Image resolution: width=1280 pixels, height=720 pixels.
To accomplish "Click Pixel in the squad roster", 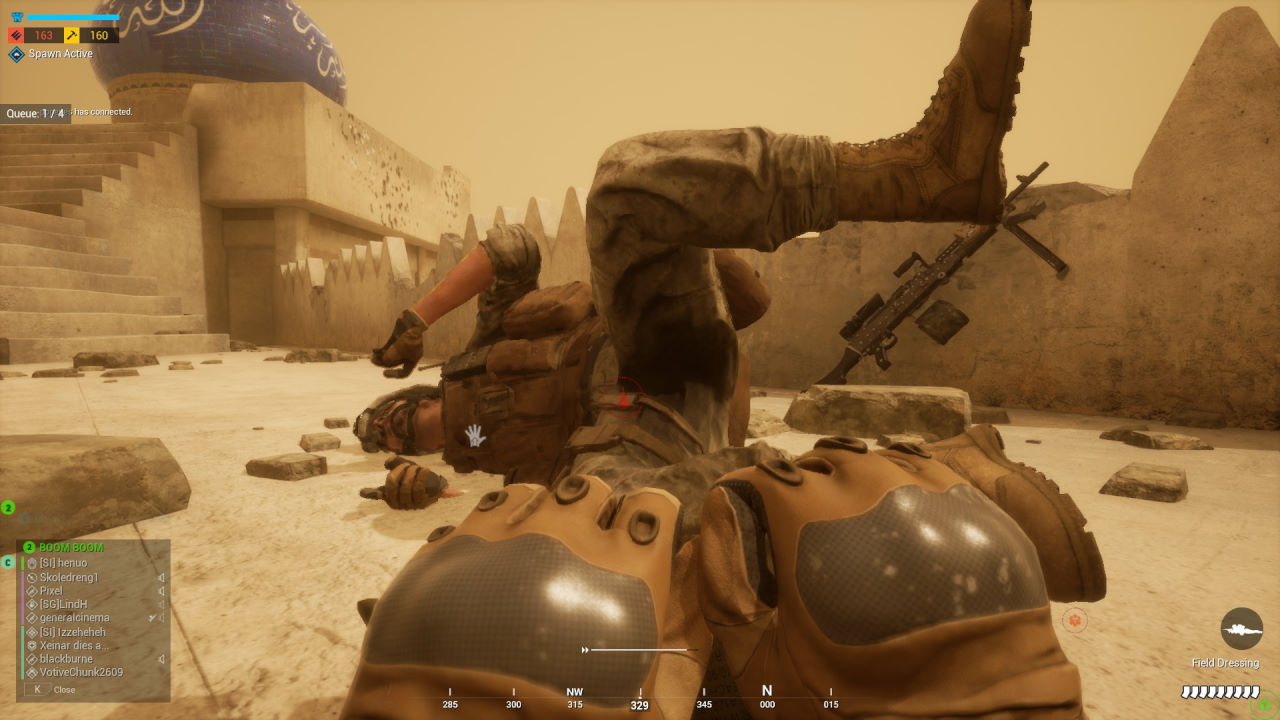I will (x=51, y=591).
